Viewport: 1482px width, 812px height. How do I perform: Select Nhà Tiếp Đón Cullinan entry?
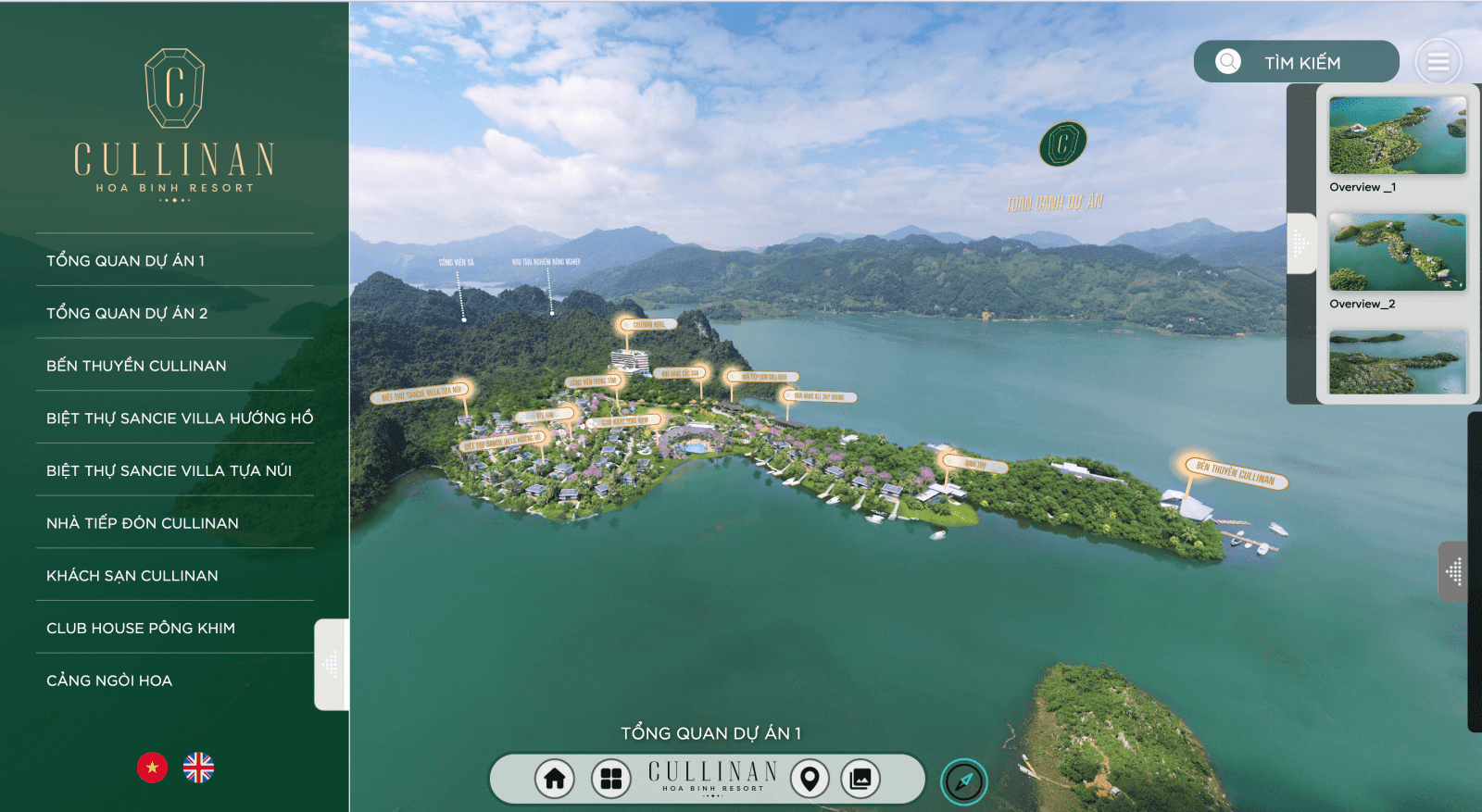click(143, 523)
